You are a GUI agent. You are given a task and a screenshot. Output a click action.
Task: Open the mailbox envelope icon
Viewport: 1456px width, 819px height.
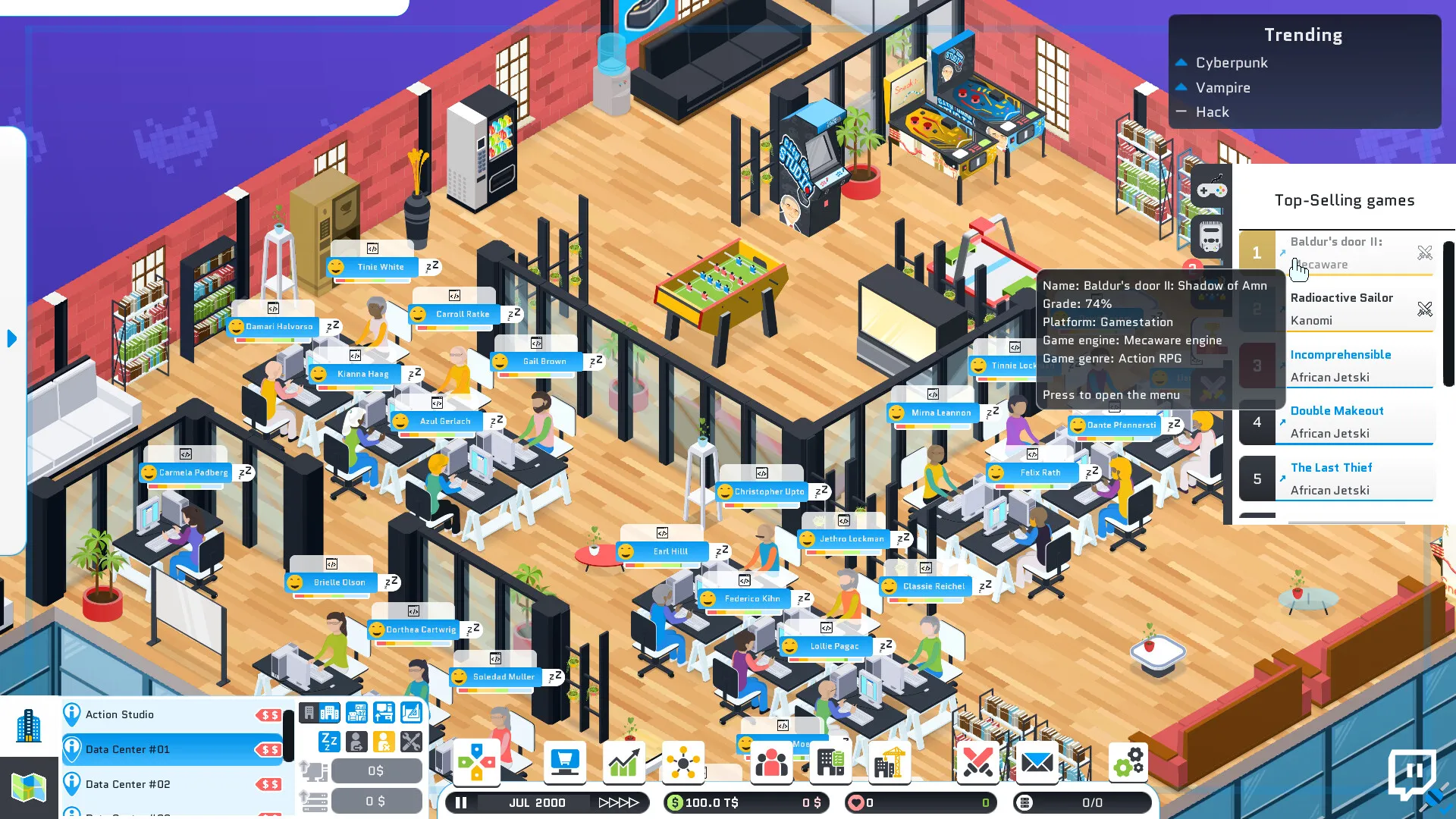[1037, 762]
